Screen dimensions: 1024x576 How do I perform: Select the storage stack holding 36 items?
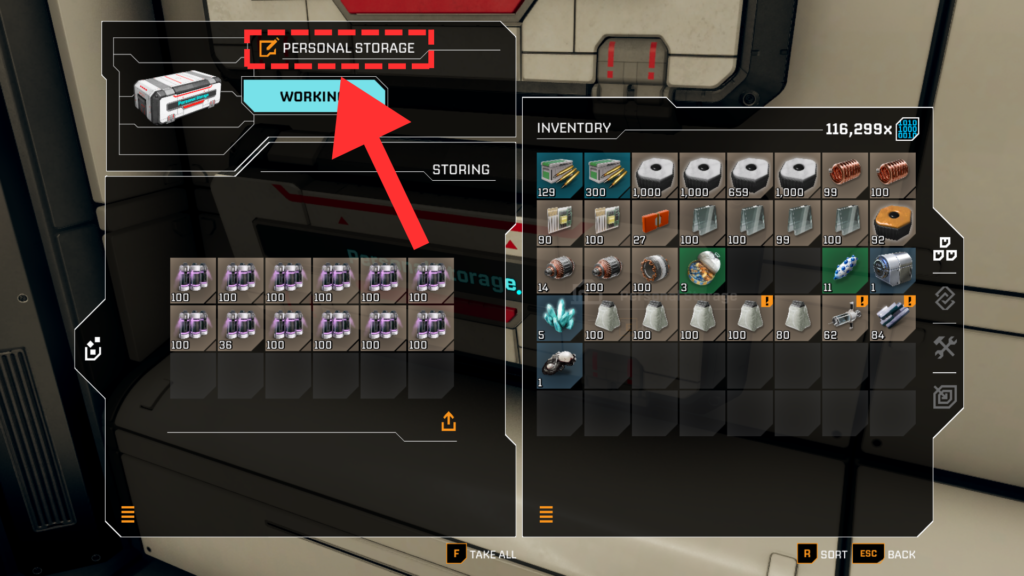tap(241, 329)
